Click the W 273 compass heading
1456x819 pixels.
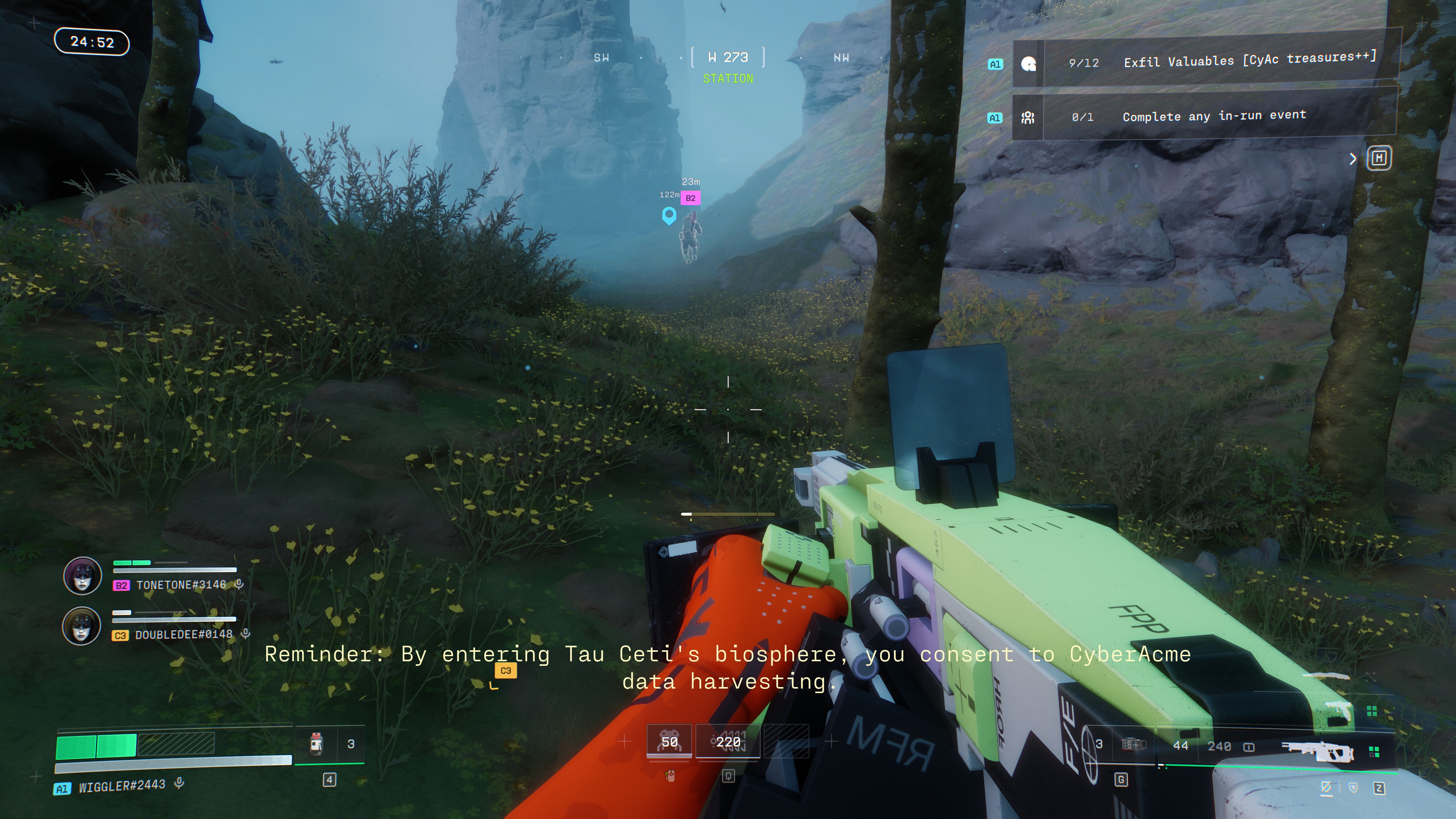pyautogui.click(x=728, y=58)
